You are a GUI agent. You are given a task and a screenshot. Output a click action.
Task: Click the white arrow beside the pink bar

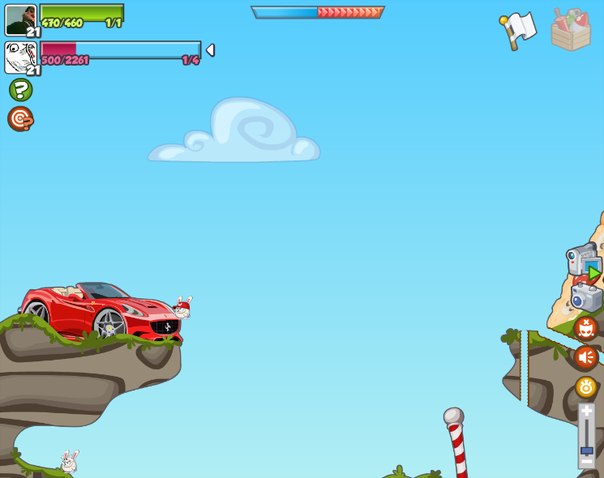[210, 50]
